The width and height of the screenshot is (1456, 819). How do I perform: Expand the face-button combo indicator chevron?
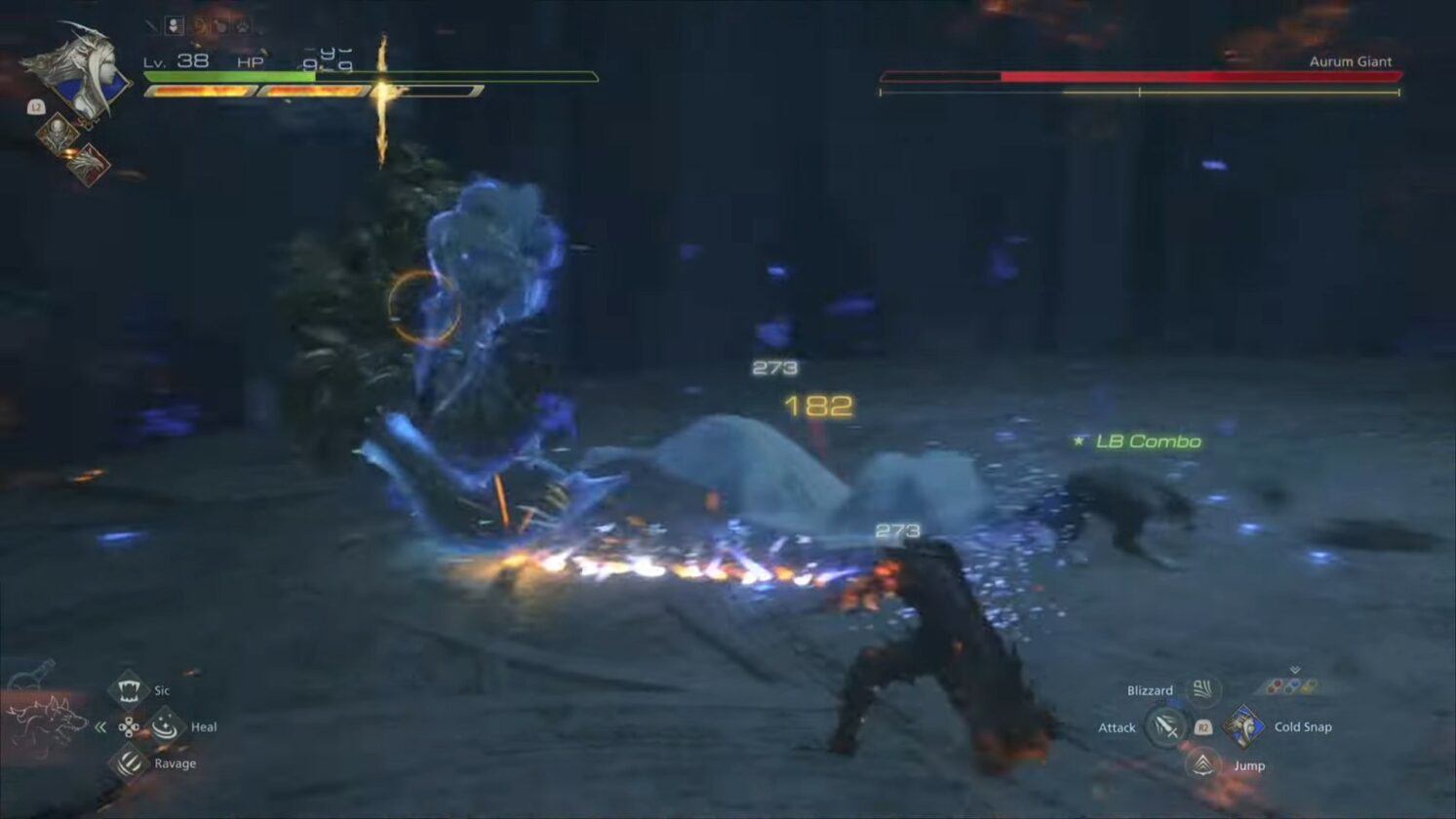[1293, 668]
